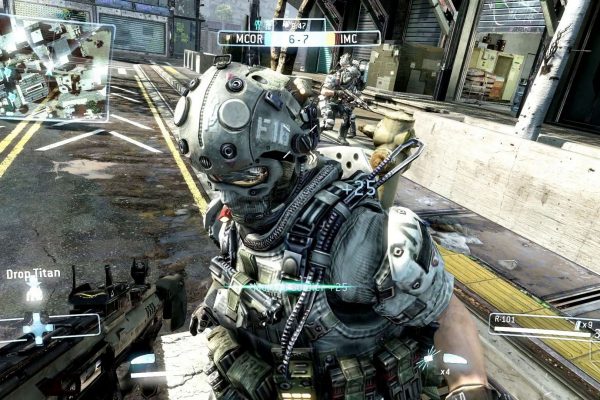Click the minimap in the corner
This screenshot has height=400, width=600.
(55, 68)
